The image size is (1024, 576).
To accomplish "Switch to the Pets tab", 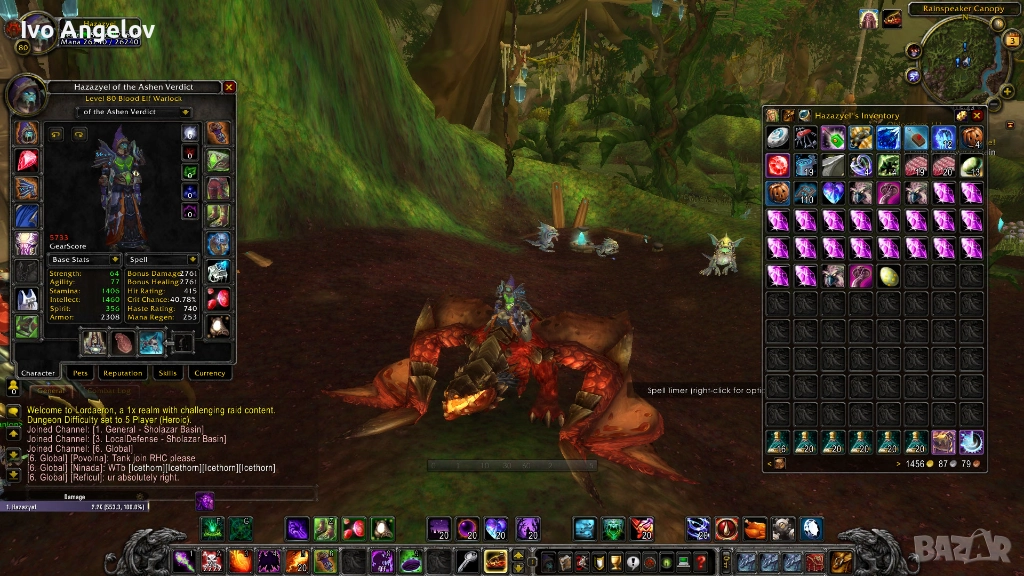I will tap(80, 373).
